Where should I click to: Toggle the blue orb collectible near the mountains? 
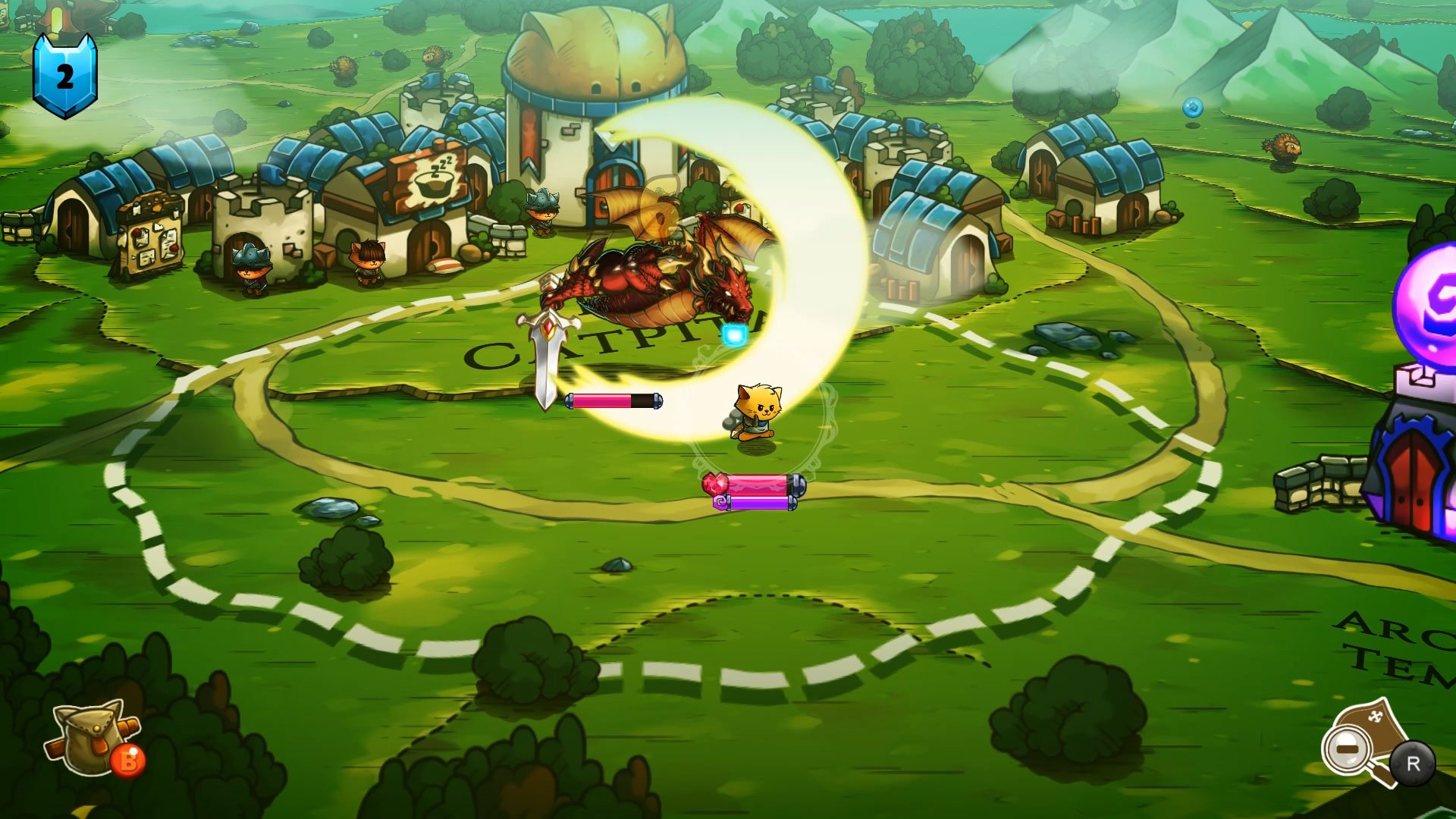(x=1193, y=109)
